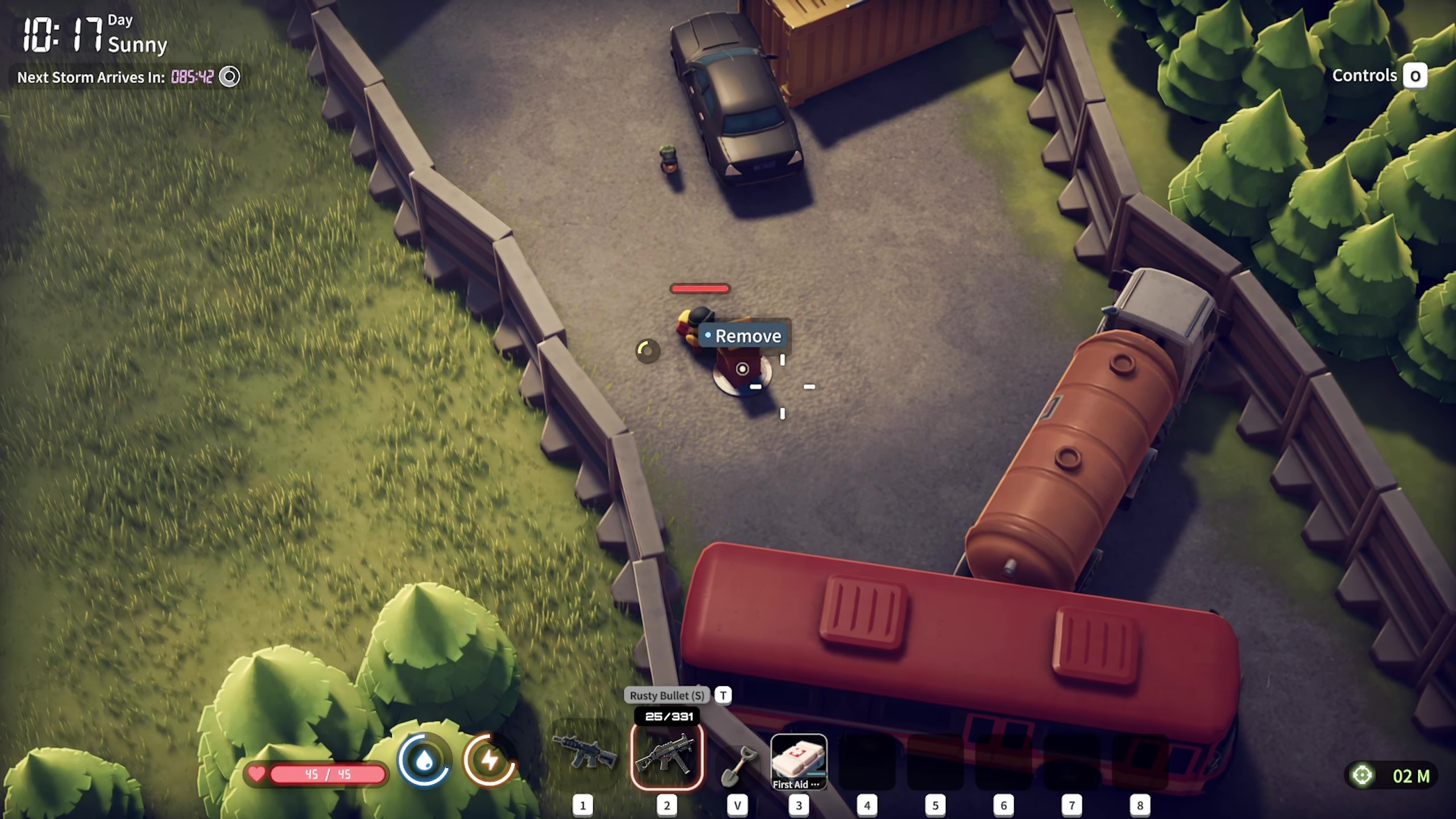Click the water droplet thirst icon

(x=424, y=761)
